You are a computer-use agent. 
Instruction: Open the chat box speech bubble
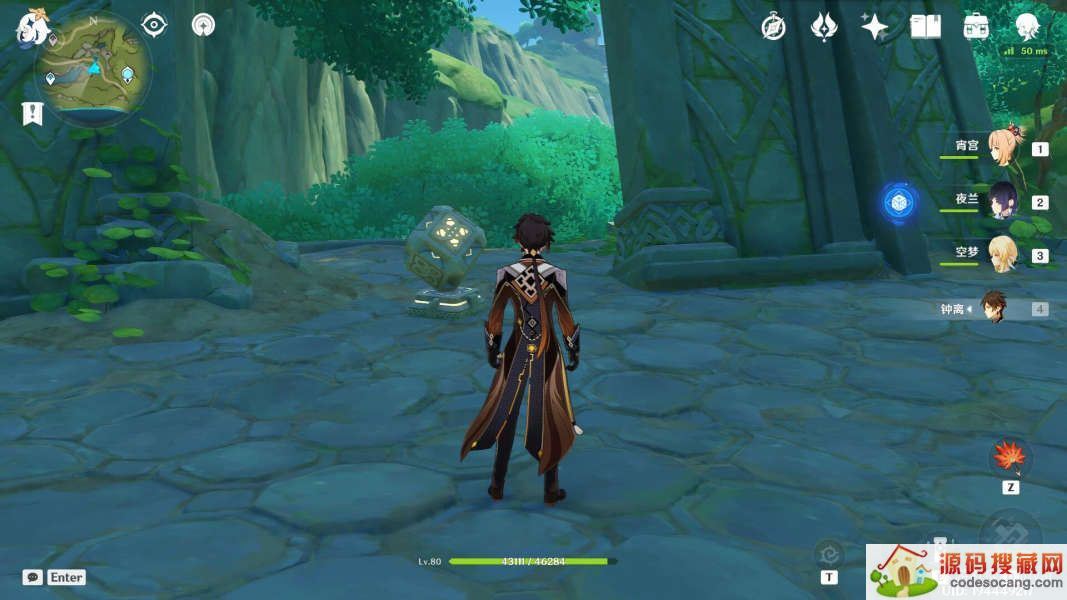(x=33, y=577)
